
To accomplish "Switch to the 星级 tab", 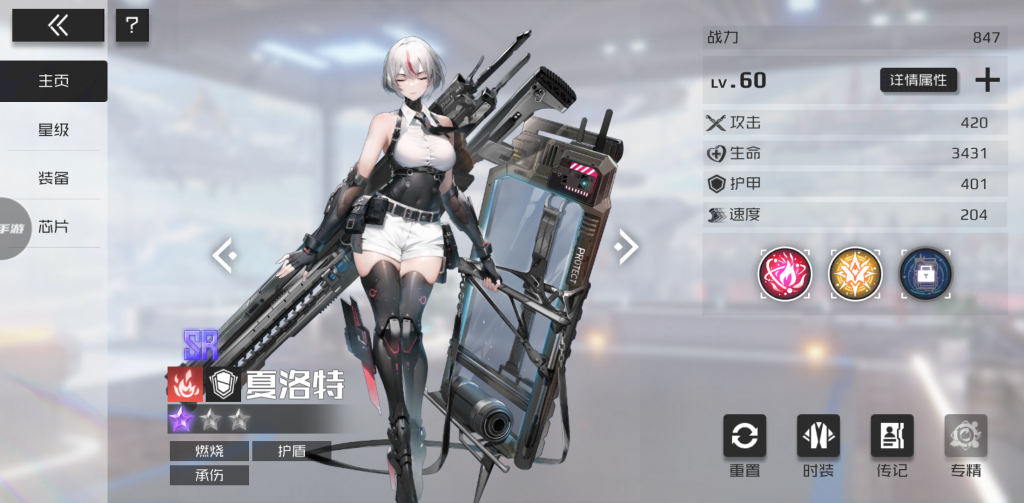I will pos(54,130).
